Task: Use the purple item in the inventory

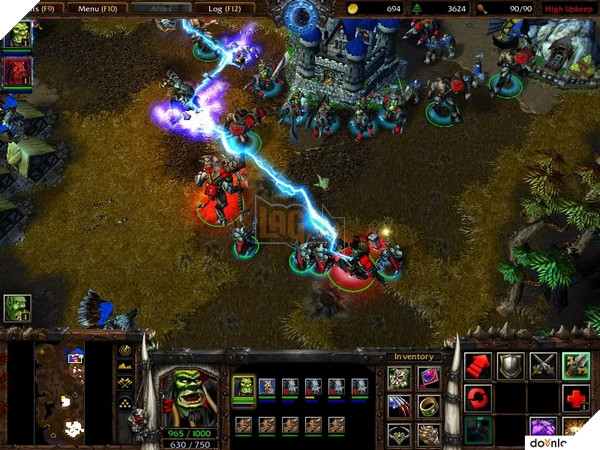Action: [428, 378]
